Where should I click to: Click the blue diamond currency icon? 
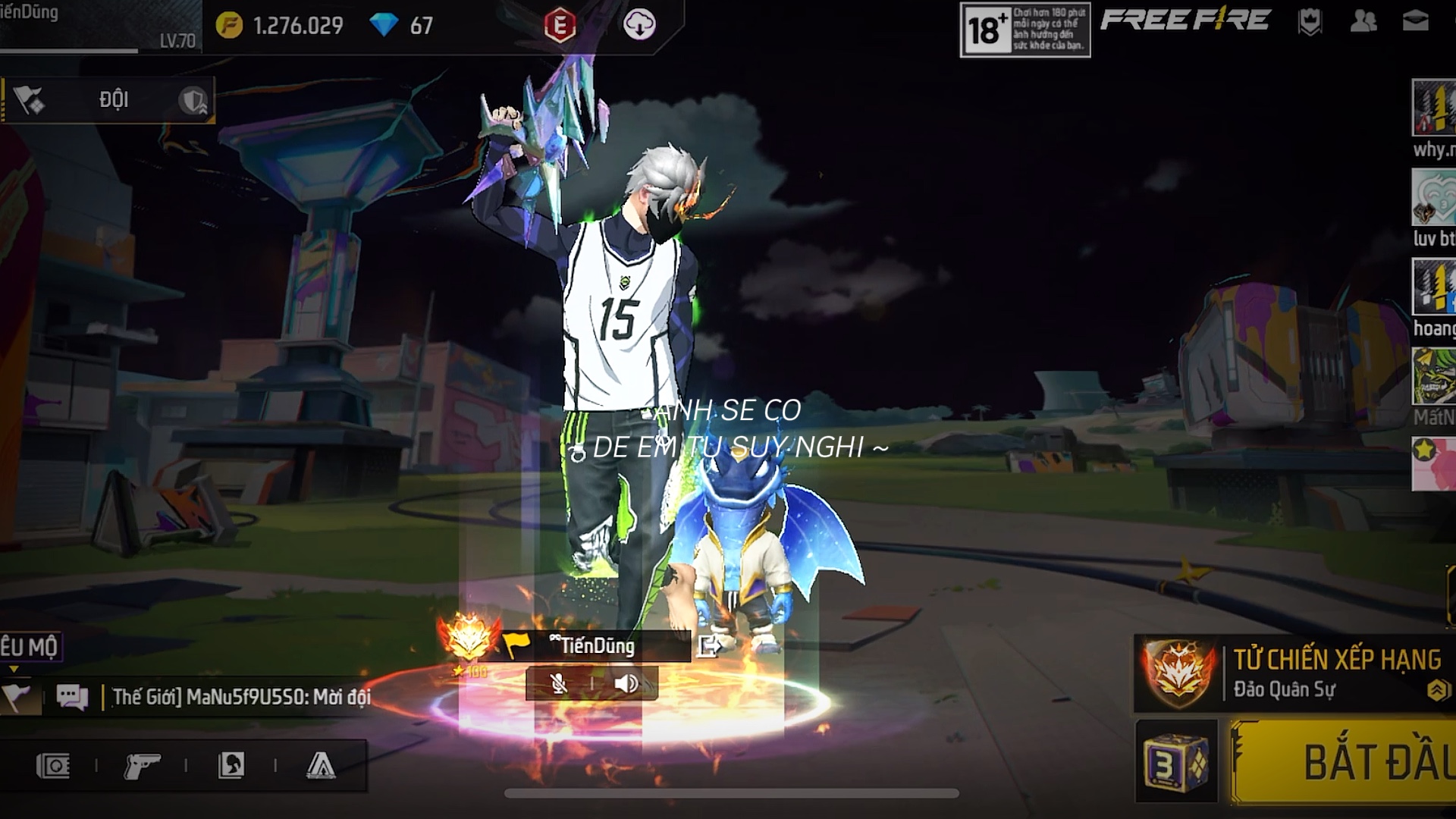coord(384,26)
